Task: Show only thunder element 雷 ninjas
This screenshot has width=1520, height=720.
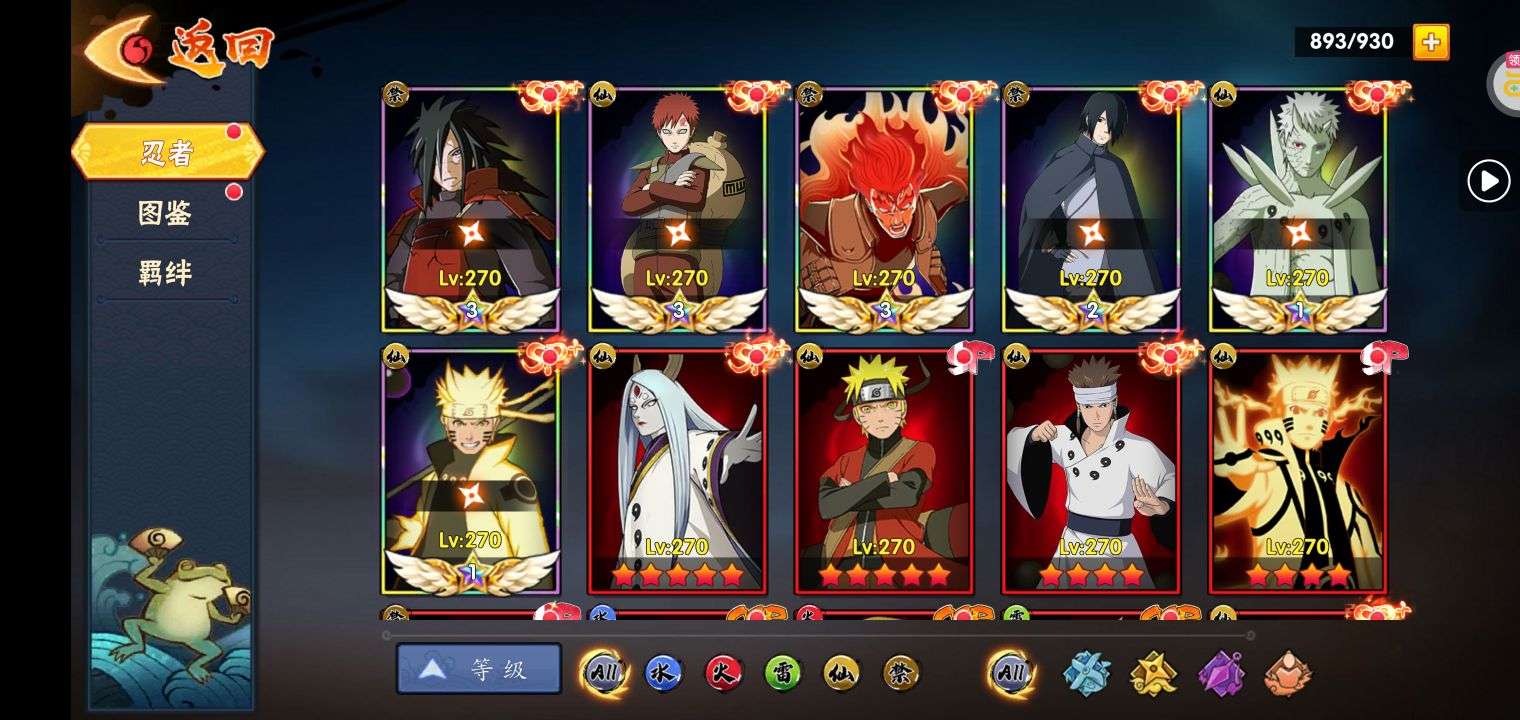Action: (x=783, y=673)
